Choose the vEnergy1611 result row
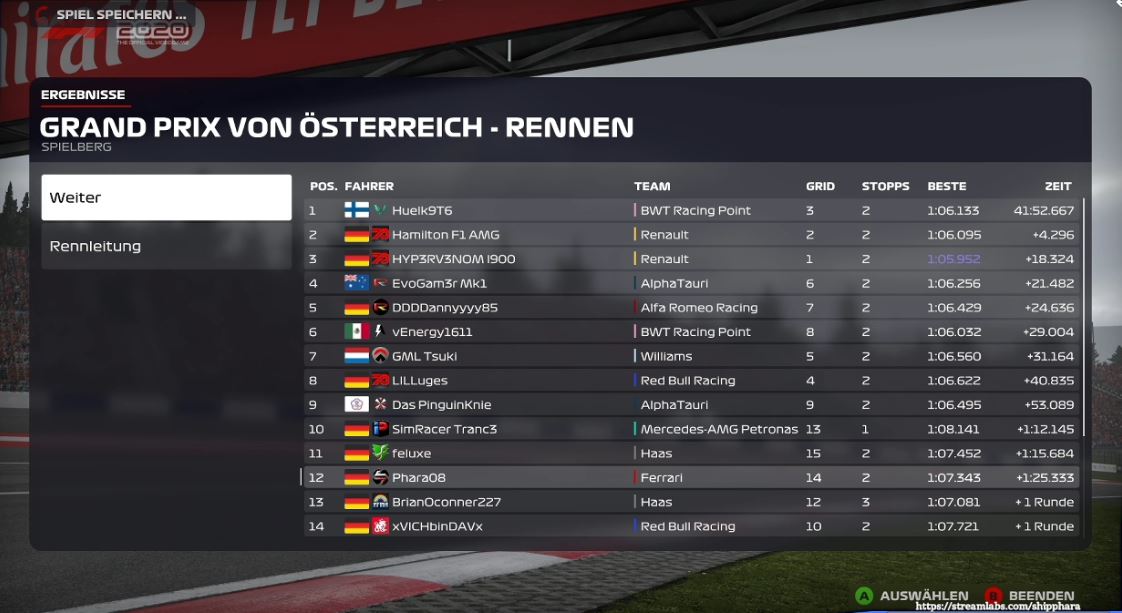 click(690, 332)
